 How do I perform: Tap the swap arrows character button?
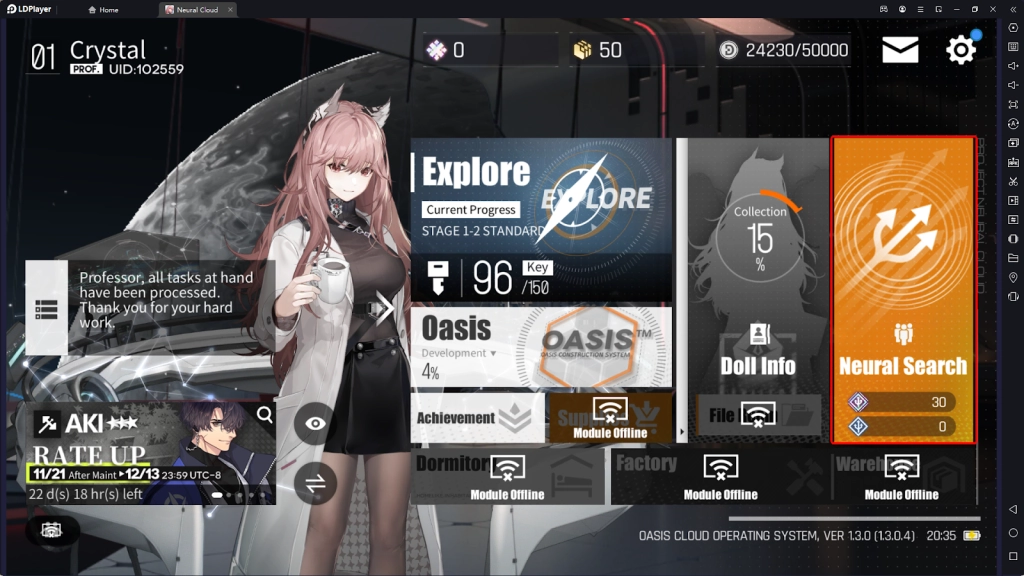point(315,483)
